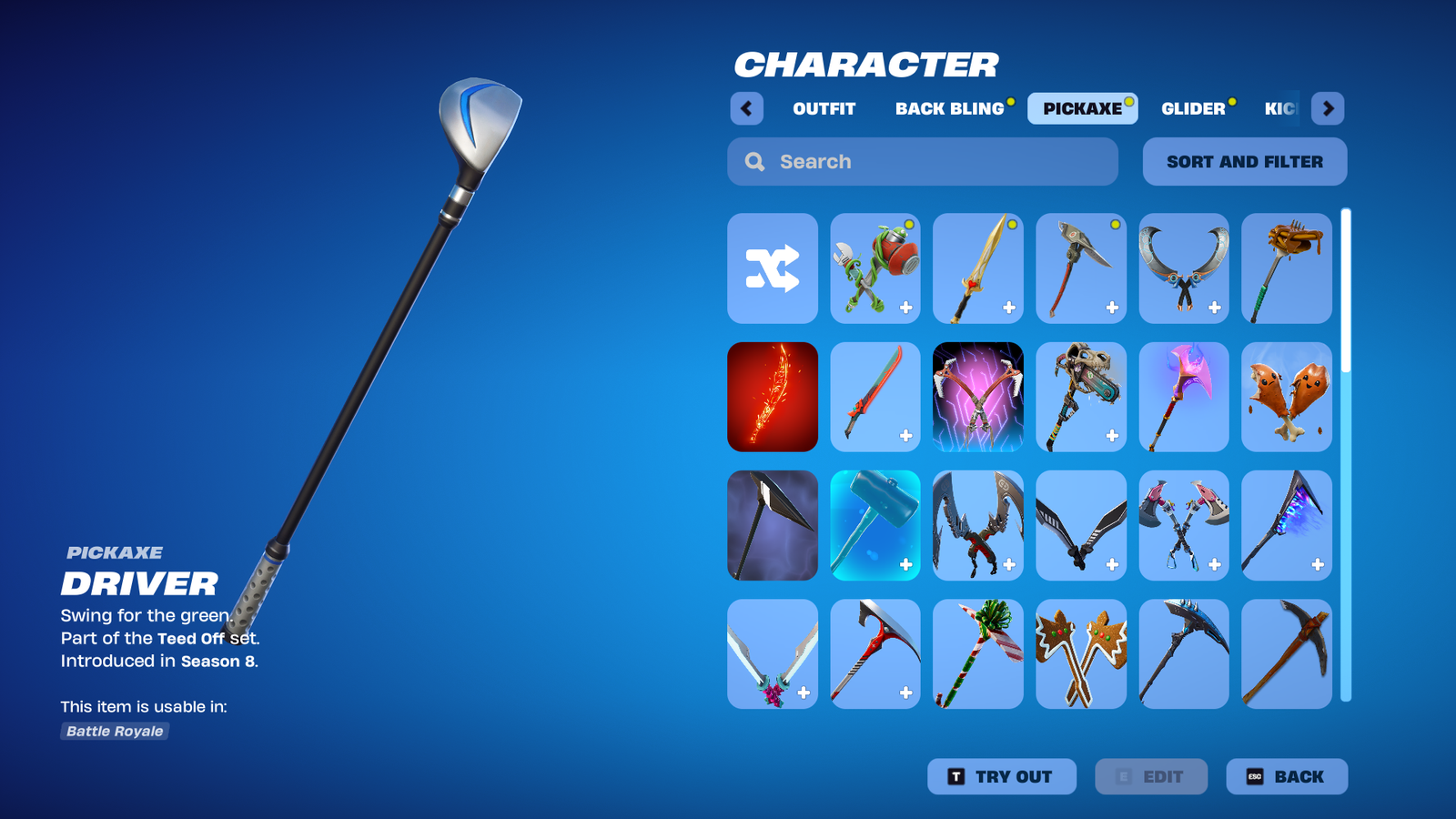This screenshot has height=819, width=1456.
Task: Try out the Driver pickaxe
Action: (x=1001, y=776)
